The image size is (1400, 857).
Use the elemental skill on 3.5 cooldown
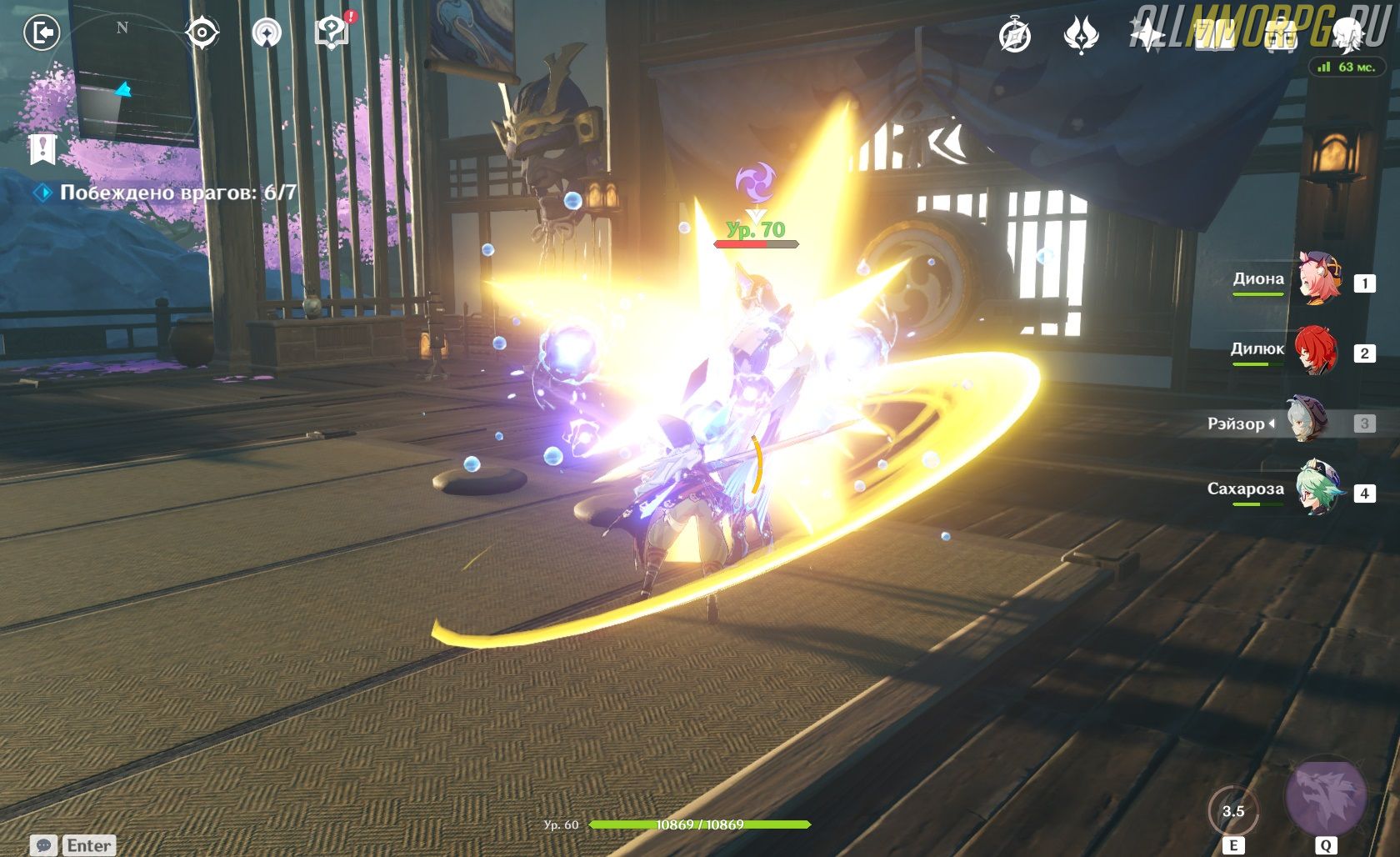pos(1233,811)
